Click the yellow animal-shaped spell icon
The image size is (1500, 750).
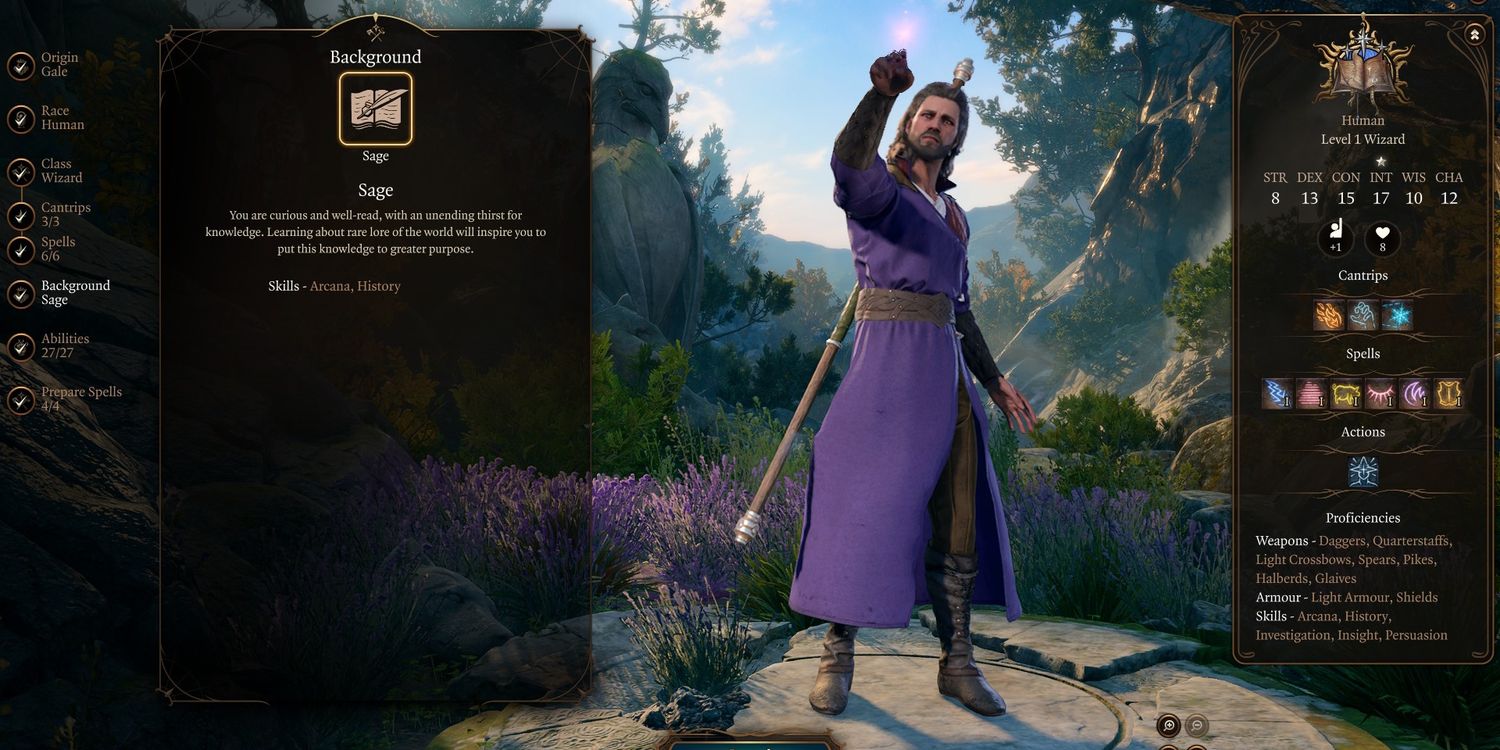pyautogui.click(x=1345, y=394)
